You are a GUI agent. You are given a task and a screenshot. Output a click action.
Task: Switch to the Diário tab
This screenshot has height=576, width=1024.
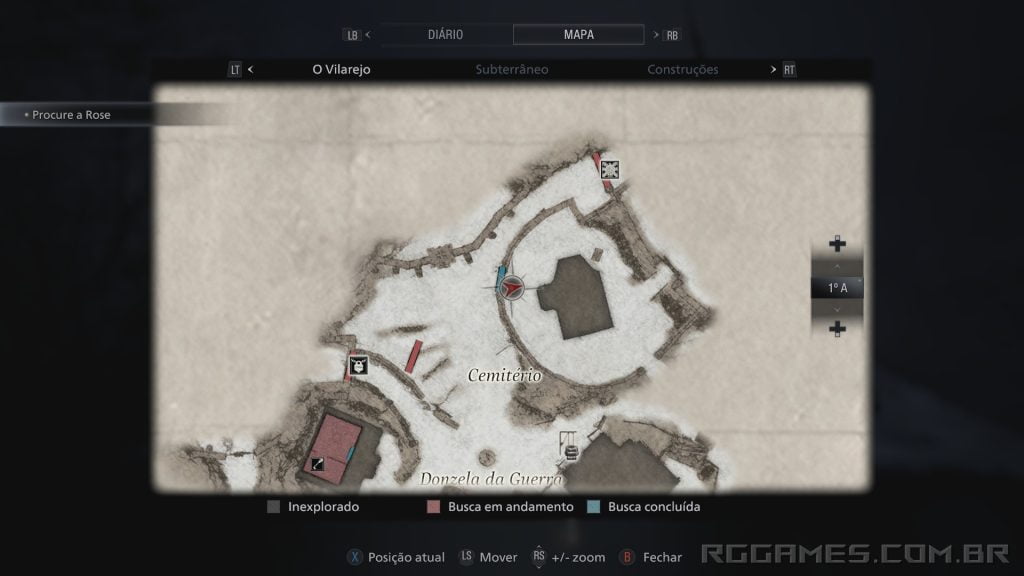tap(445, 34)
